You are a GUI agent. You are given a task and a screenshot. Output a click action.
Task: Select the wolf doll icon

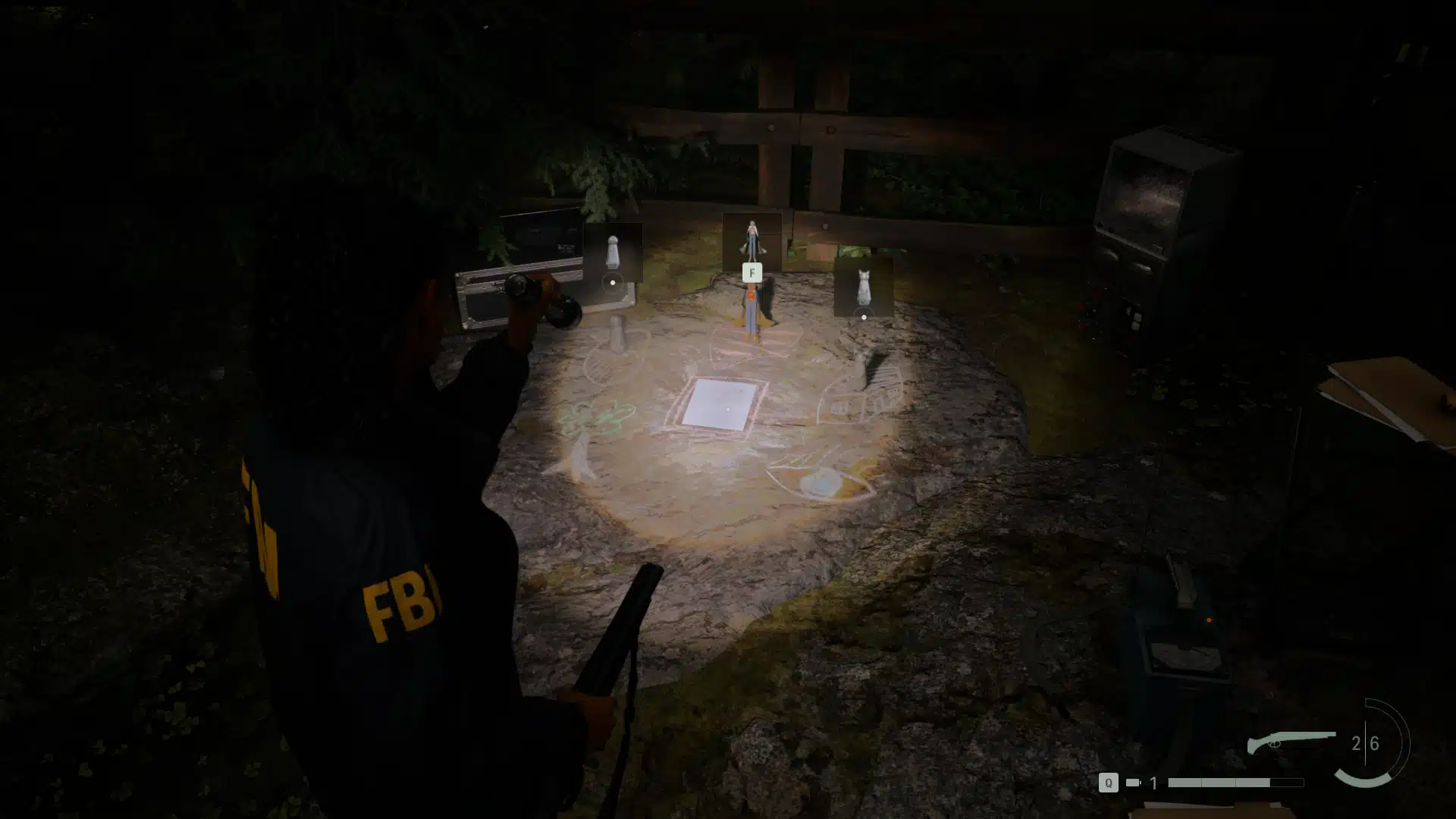[864, 284]
